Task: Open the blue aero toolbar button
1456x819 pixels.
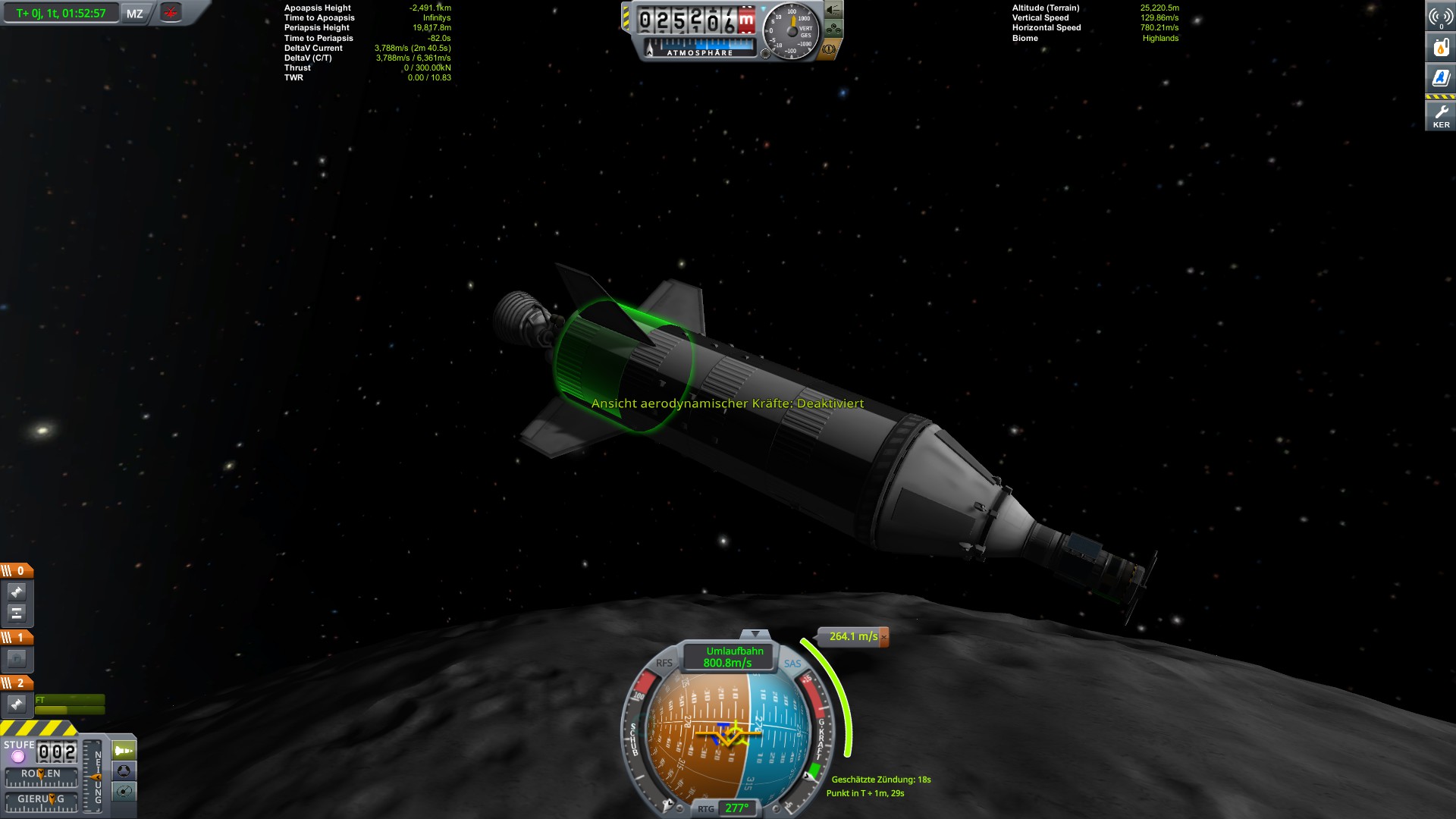Action: 1440,78
